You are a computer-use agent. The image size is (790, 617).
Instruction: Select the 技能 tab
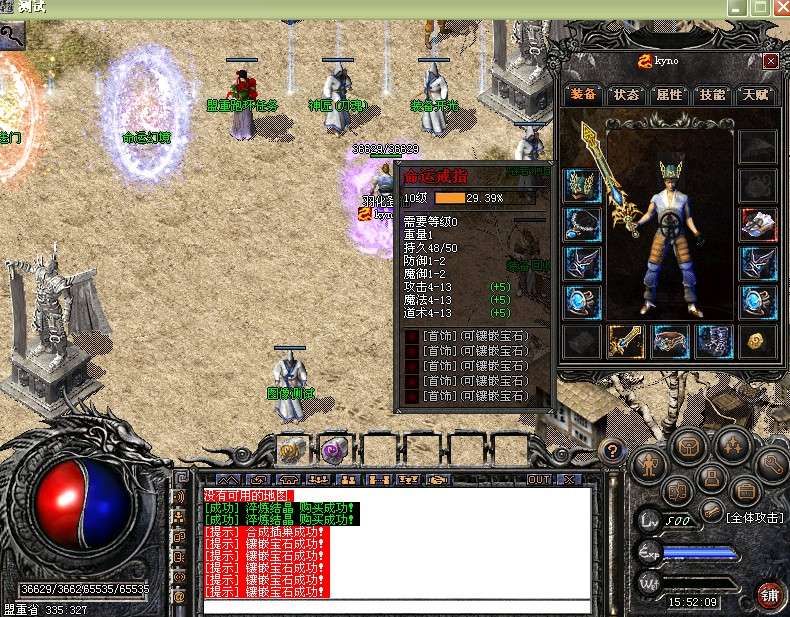click(x=713, y=95)
